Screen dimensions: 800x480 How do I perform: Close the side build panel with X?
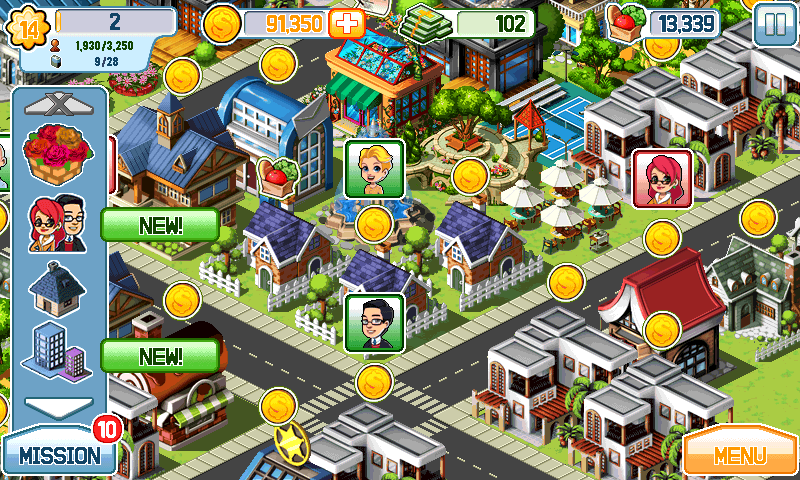55,102
